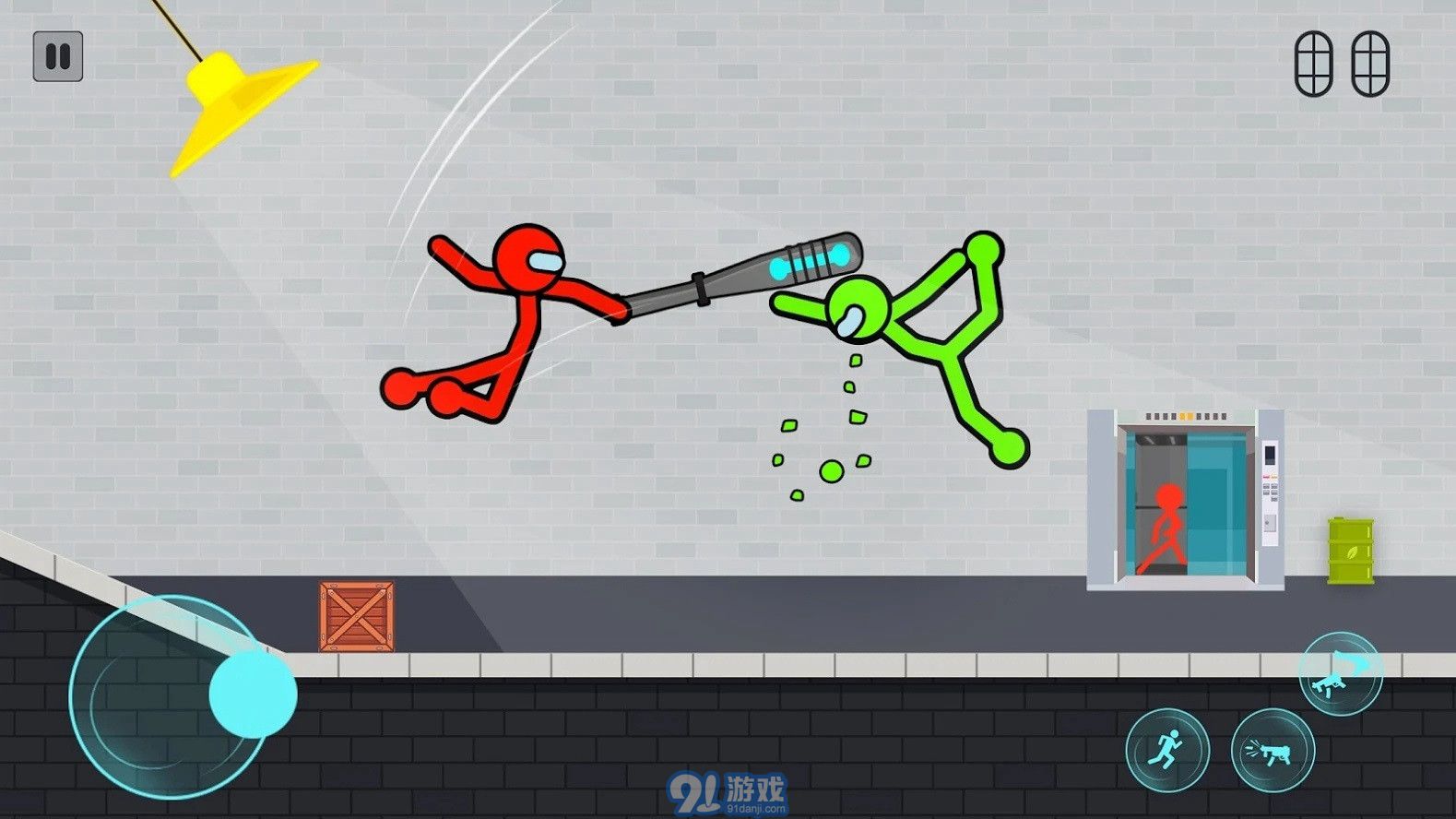The image size is (1456, 819).
Task: Throw the weapon using the gun-arrow button
Action: [x=1340, y=673]
